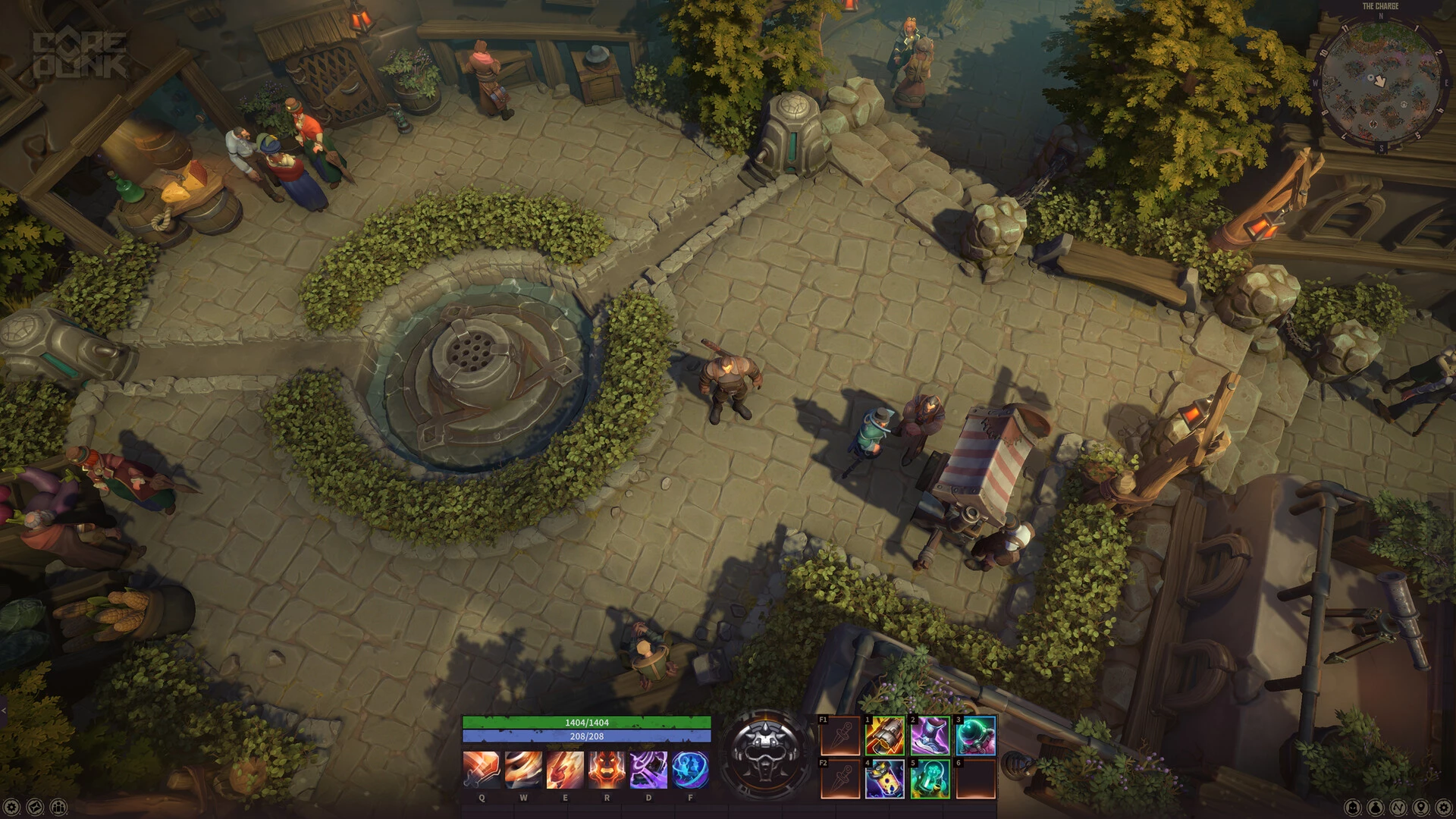Use the green round flask item
This screenshot has height=819, width=1456.
pyautogui.click(x=976, y=736)
